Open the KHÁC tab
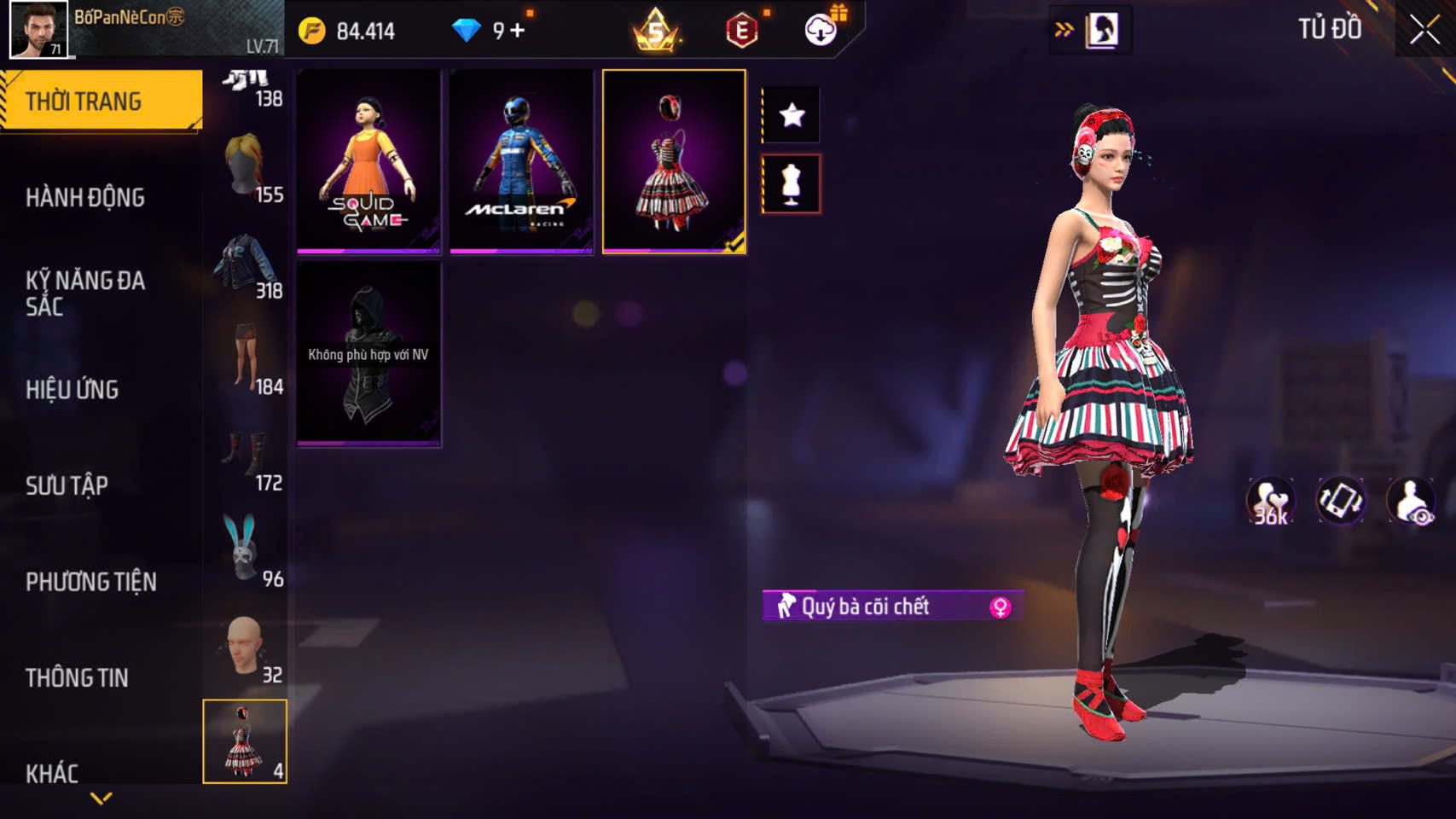Screen dimensions: 1456x819 point(52,773)
